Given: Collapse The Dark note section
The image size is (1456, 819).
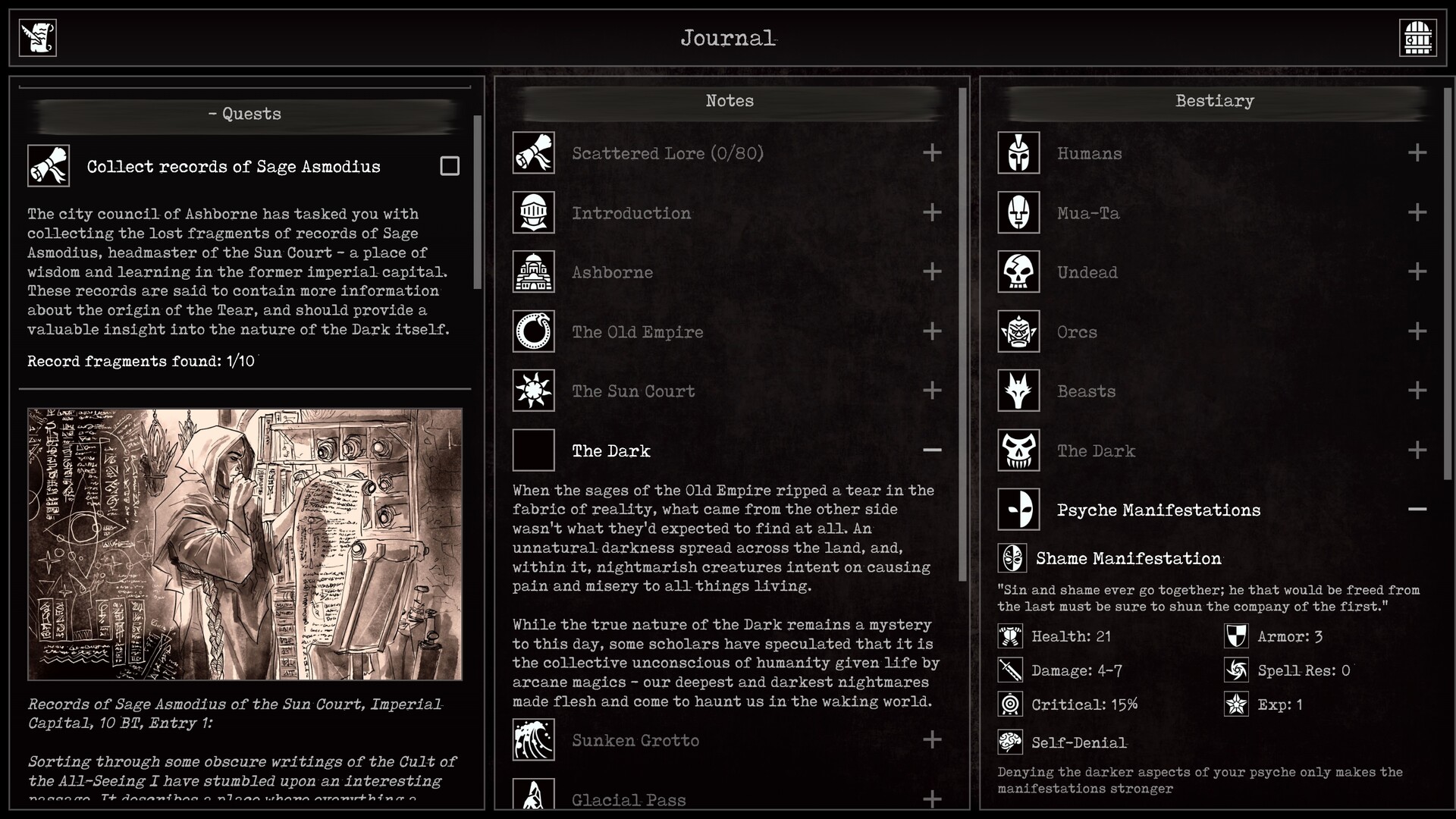Looking at the screenshot, I should [932, 450].
